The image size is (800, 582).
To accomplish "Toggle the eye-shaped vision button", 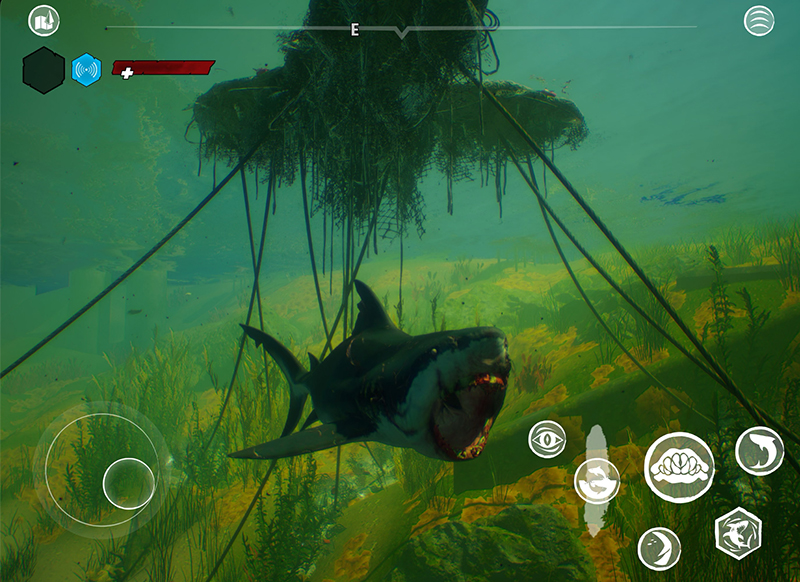I will [x=548, y=438].
